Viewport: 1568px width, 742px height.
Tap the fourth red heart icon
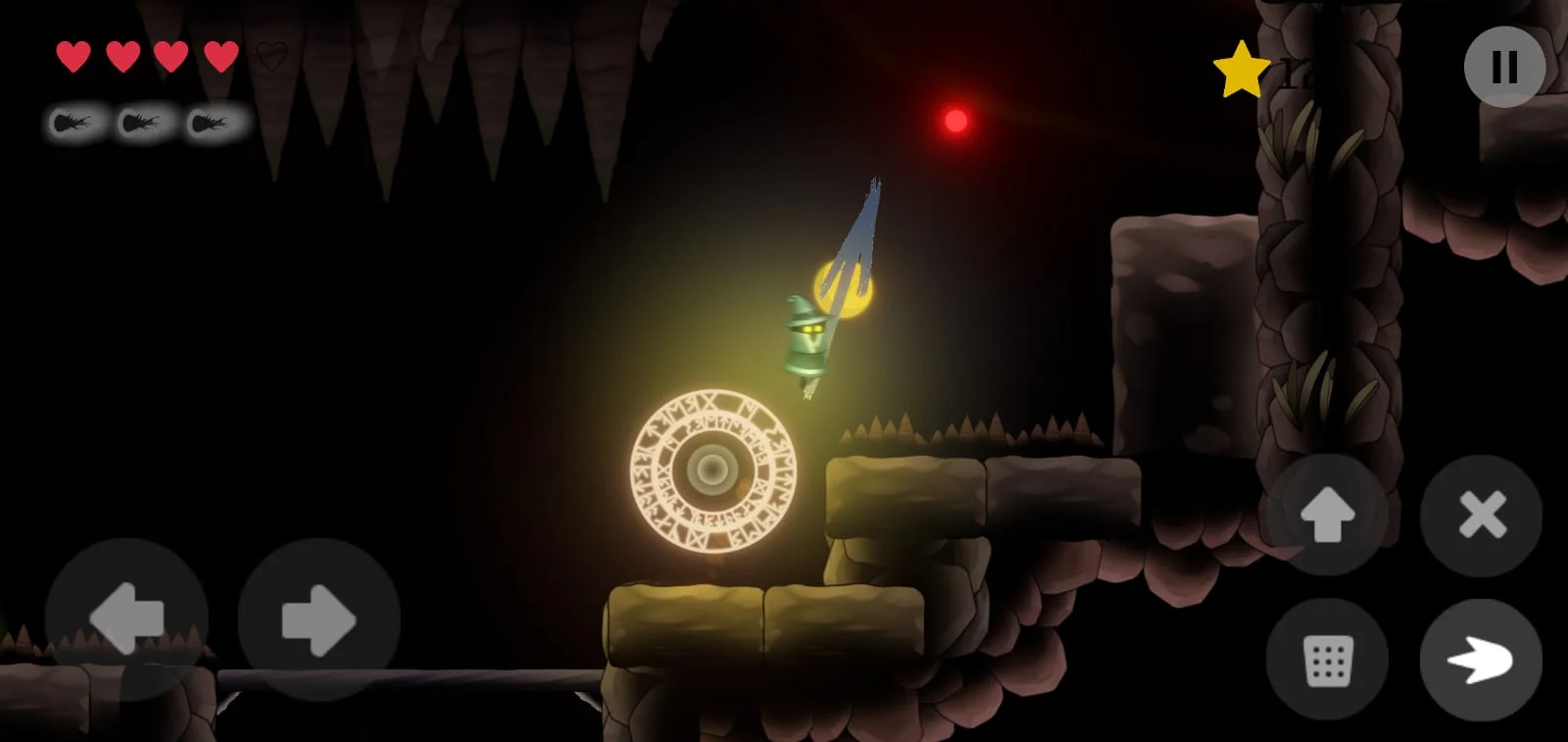pos(221,56)
